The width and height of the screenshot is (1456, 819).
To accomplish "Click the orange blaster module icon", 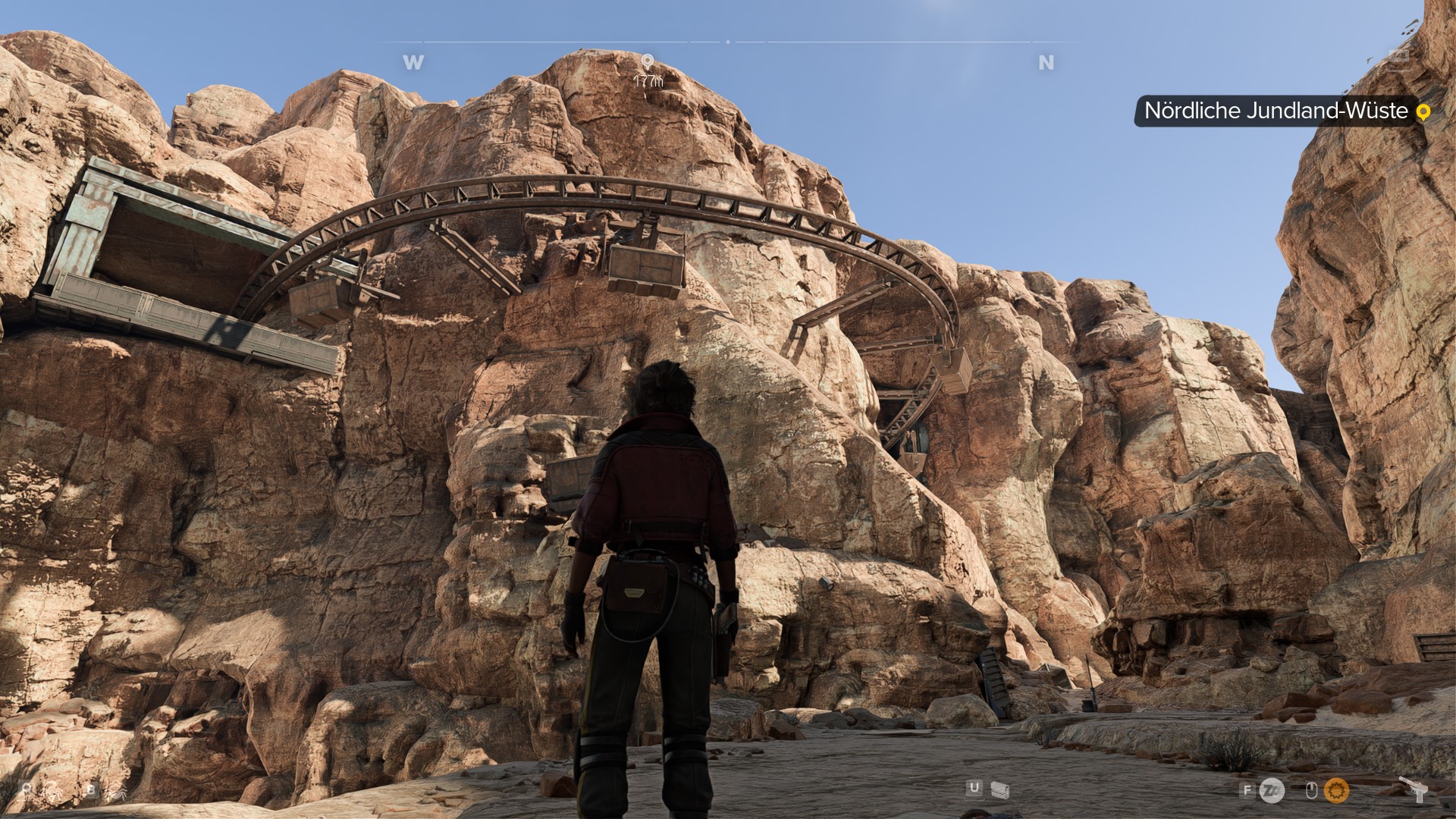I will [x=1335, y=789].
